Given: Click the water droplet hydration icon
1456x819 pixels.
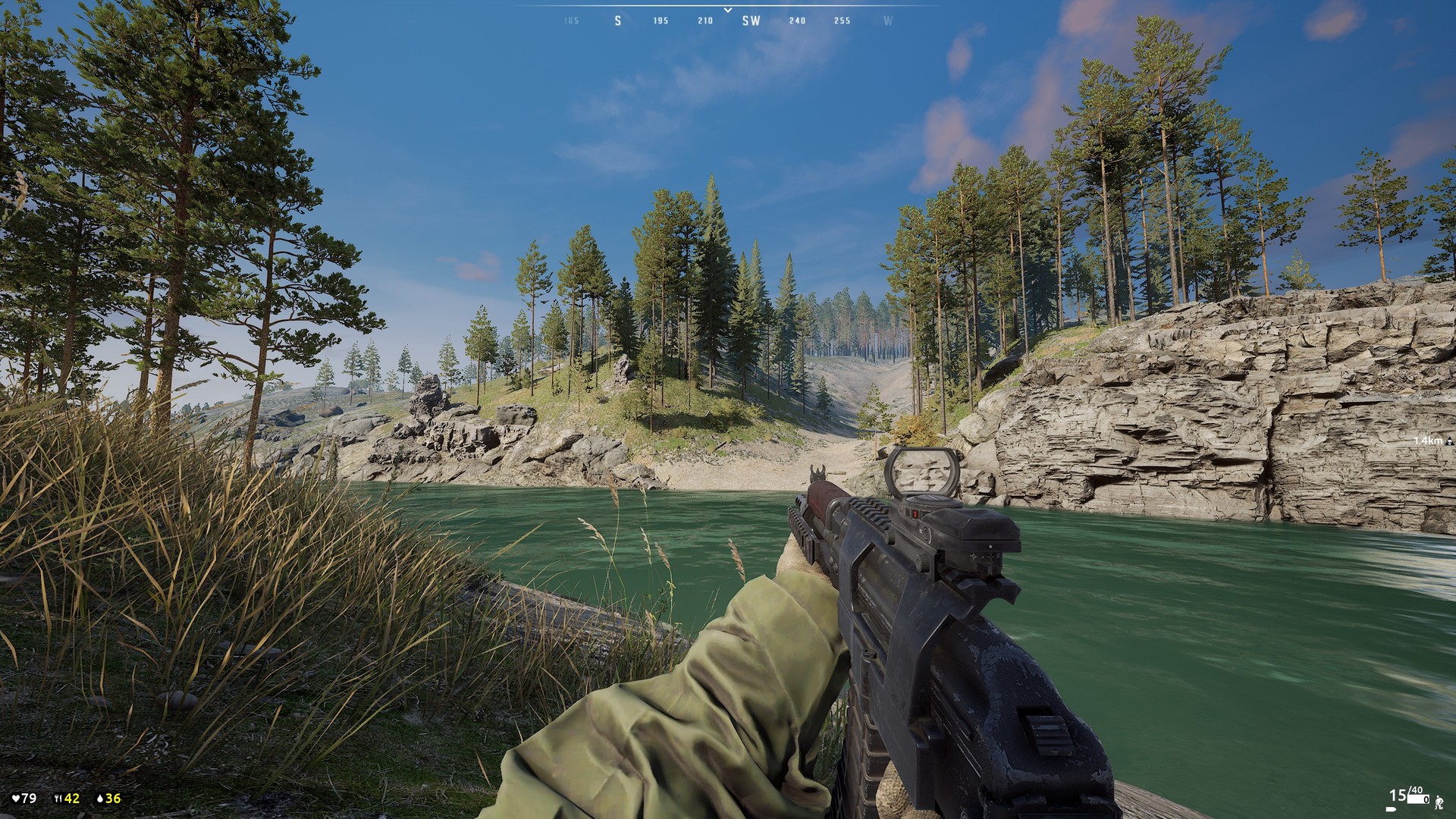Looking at the screenshot, I should click(100, 799).
